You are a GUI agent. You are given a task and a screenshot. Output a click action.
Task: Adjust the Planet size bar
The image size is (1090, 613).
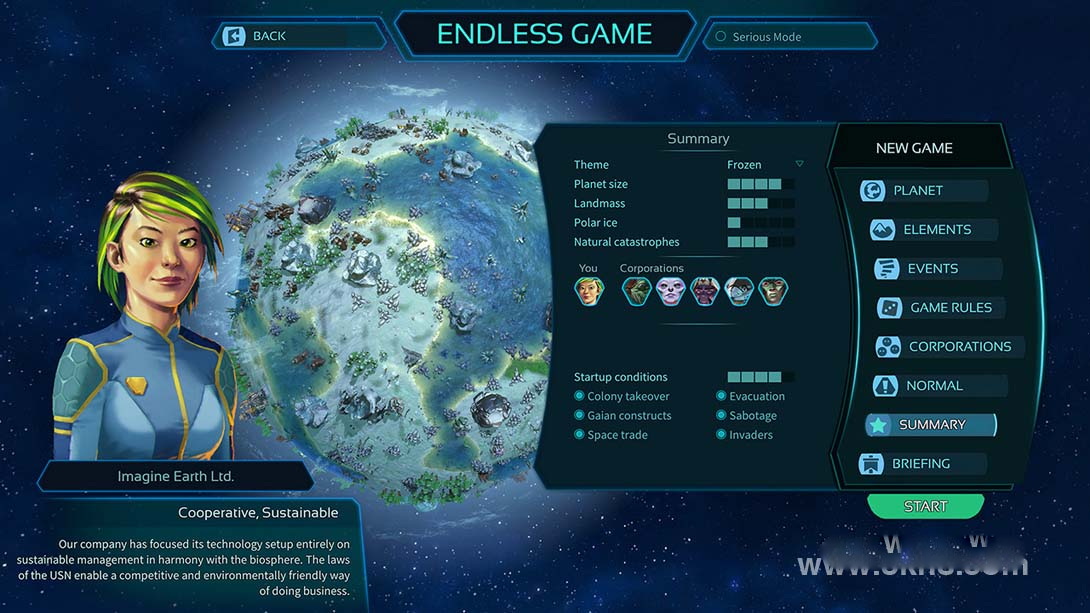click(x=760, y=184)
